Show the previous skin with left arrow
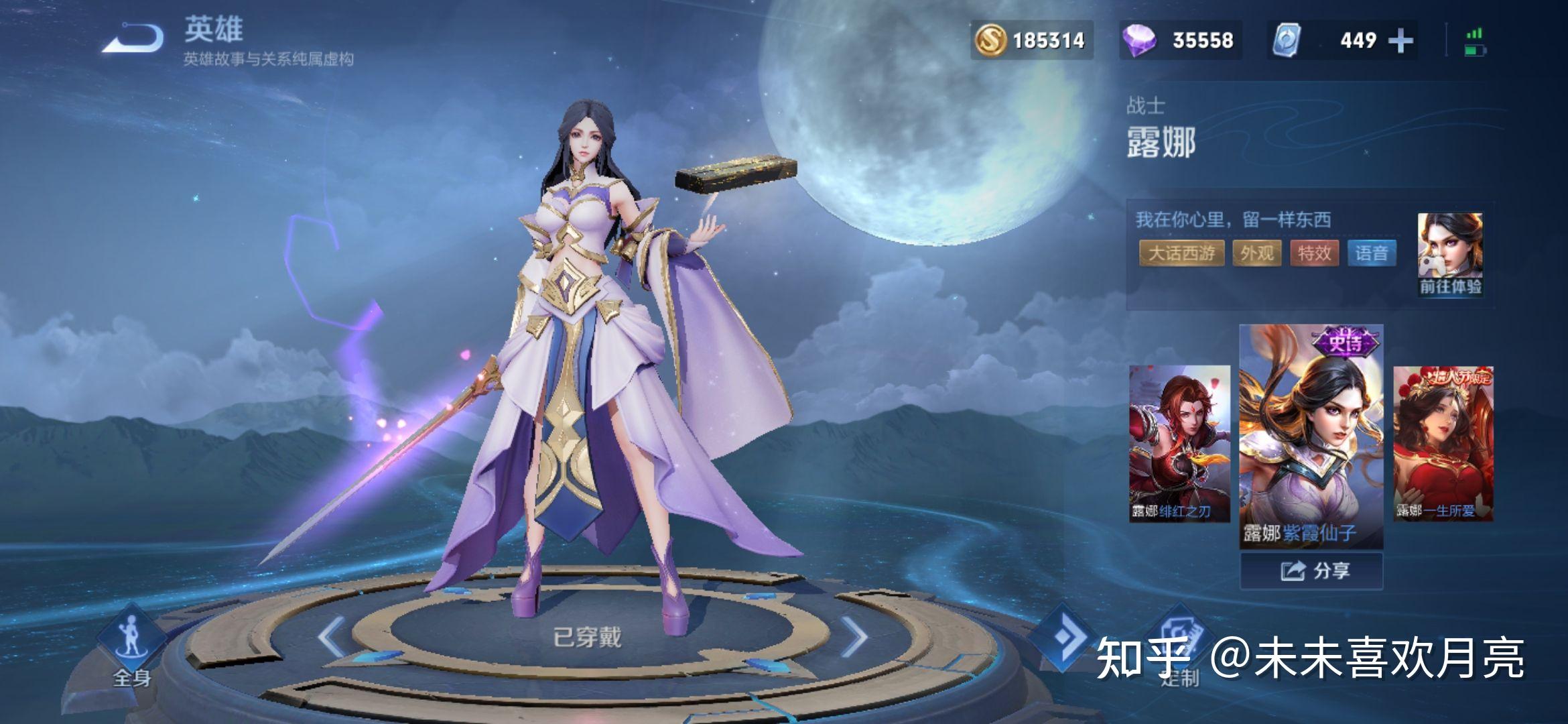Screen dimensions: 1568x724 click(332, 636)
